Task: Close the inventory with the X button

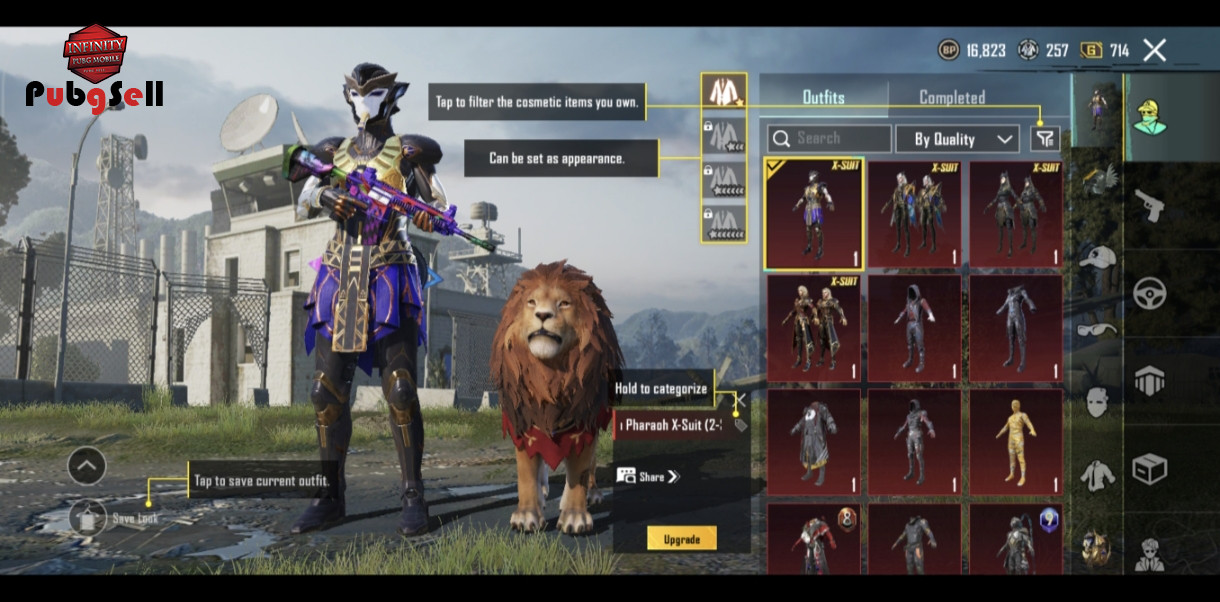Action: 1154,50
